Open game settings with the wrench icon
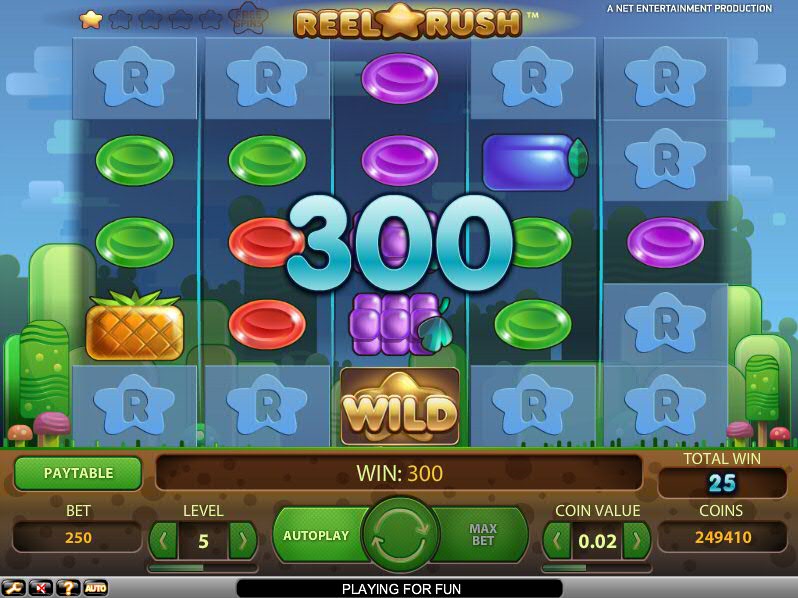 [13, 588]
